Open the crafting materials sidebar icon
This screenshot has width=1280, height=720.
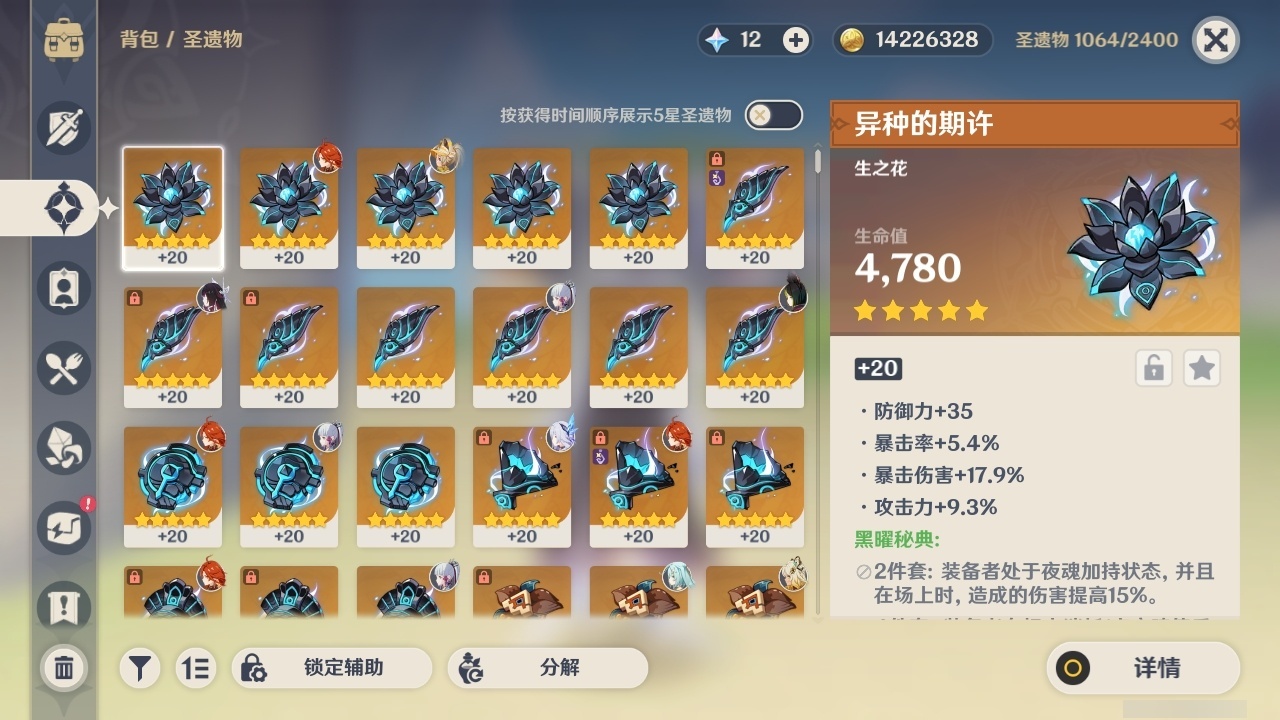(62, 448)
